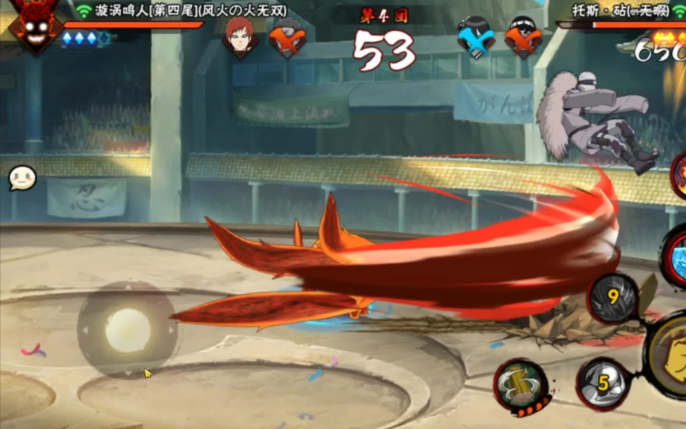Use the substitution log technique button
This screenshot has height=429, width=686.
pos(521,384)
